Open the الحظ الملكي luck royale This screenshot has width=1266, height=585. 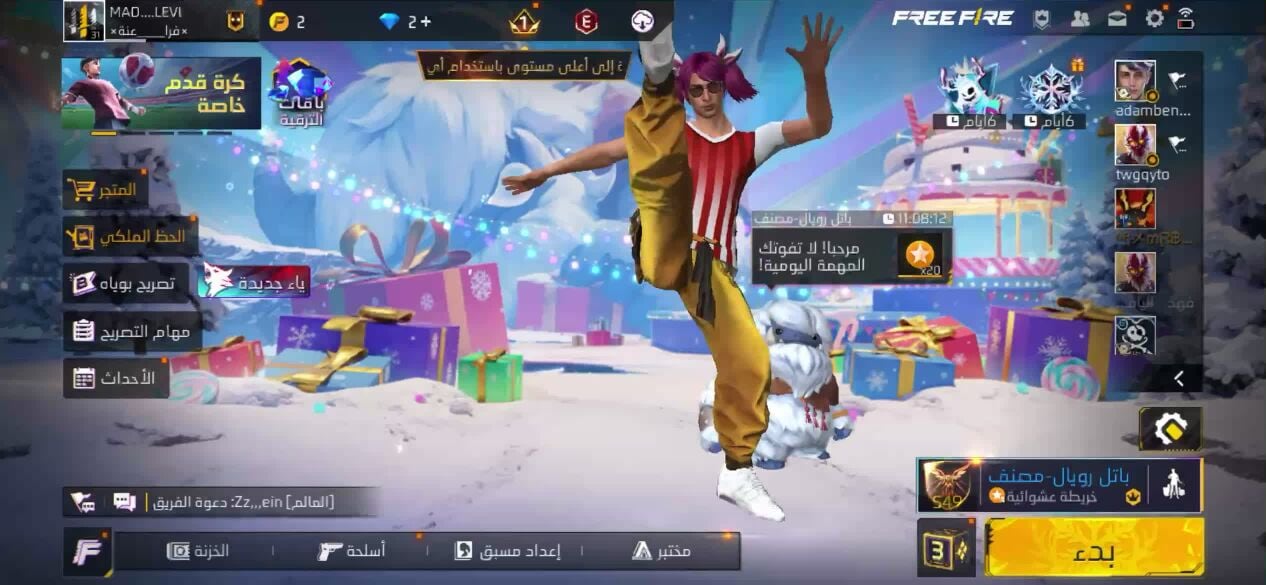[130, 237]
